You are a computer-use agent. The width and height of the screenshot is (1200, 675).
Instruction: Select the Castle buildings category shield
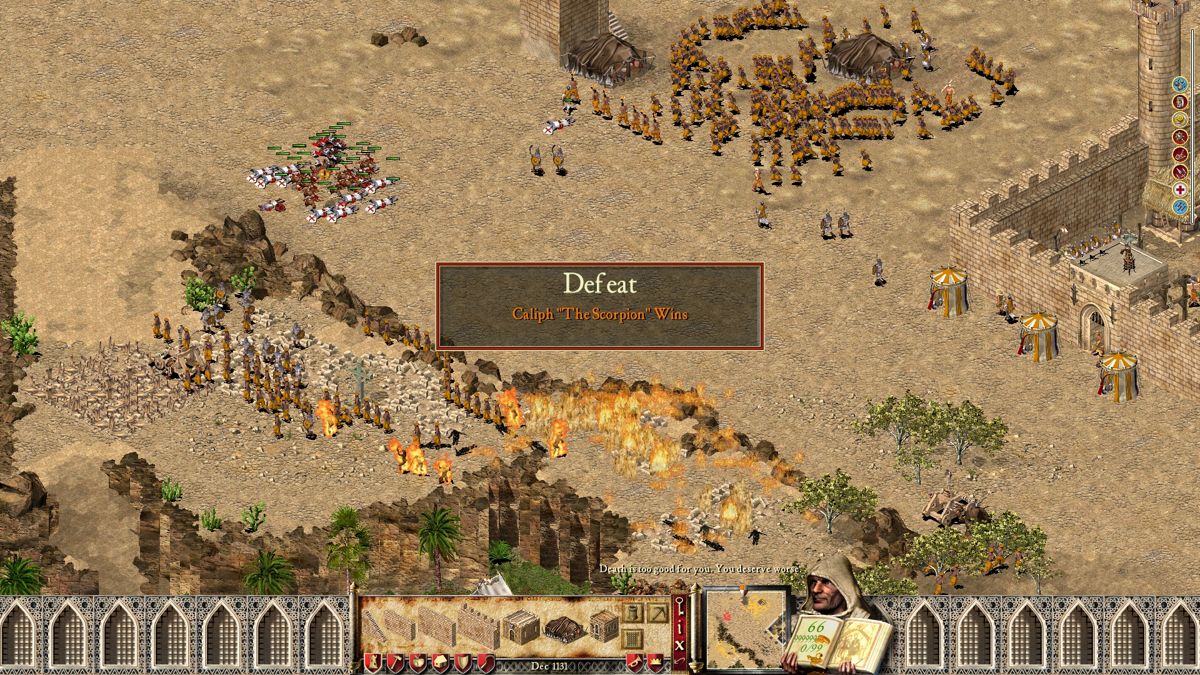tap(371, 661)
